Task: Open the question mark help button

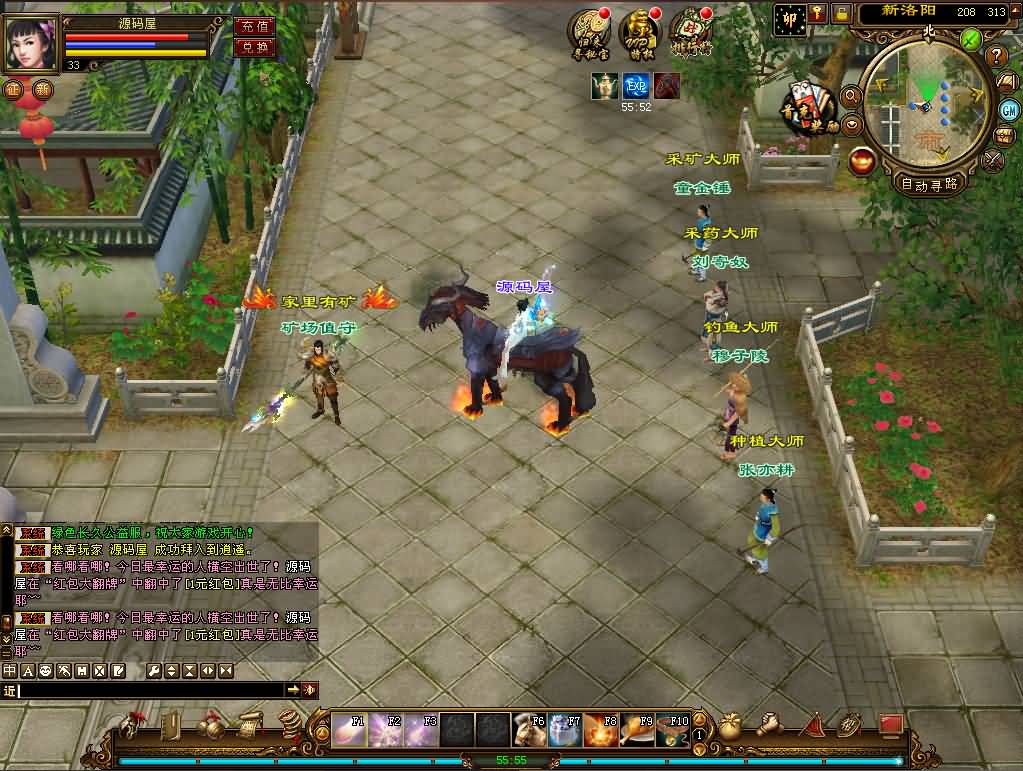Action: tap(996, 56)
